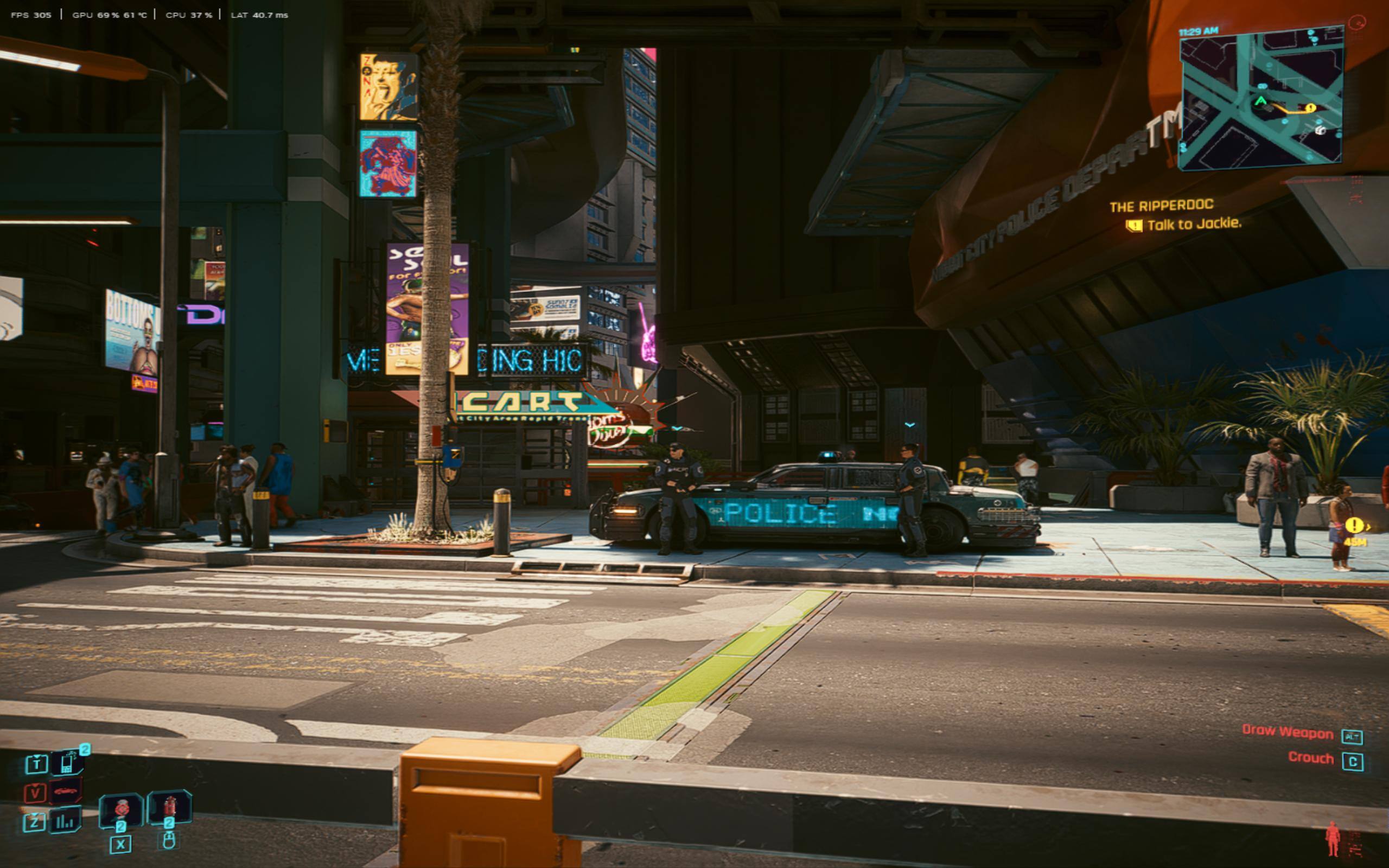Select the grenade quick slot

click(121, 809)
